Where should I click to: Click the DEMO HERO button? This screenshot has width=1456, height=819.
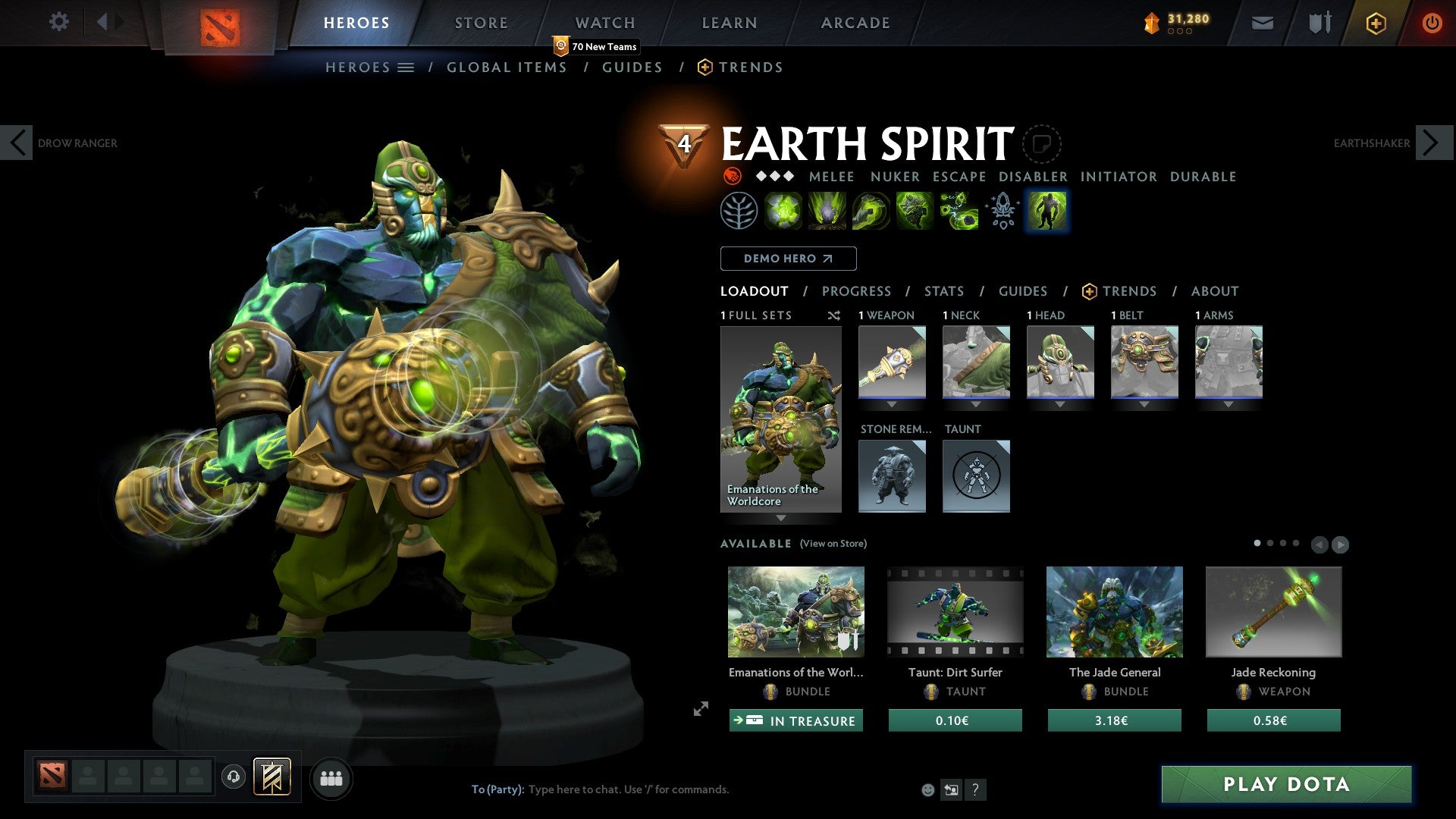coord(788,258)
